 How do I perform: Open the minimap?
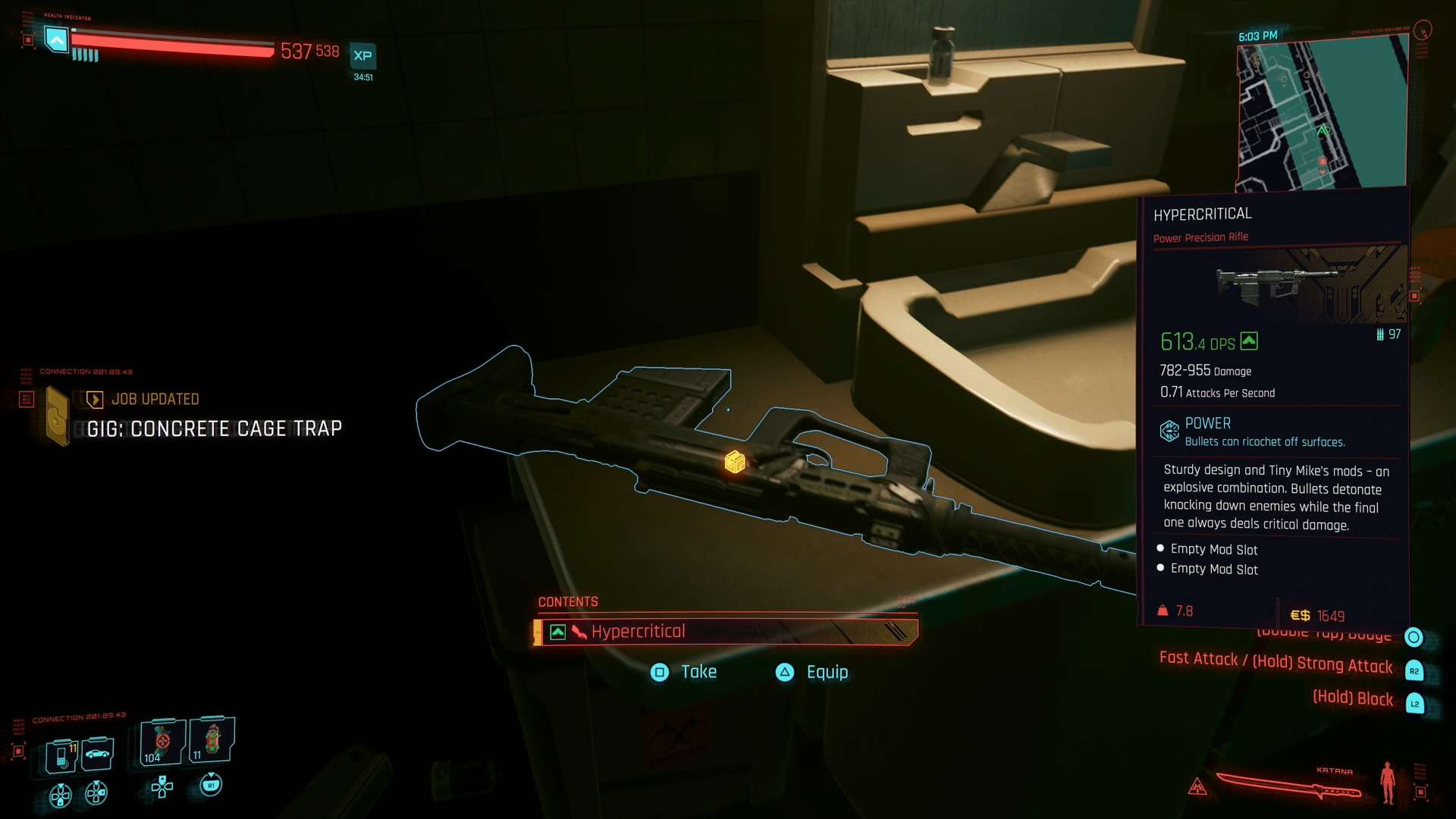[1323, 114]
